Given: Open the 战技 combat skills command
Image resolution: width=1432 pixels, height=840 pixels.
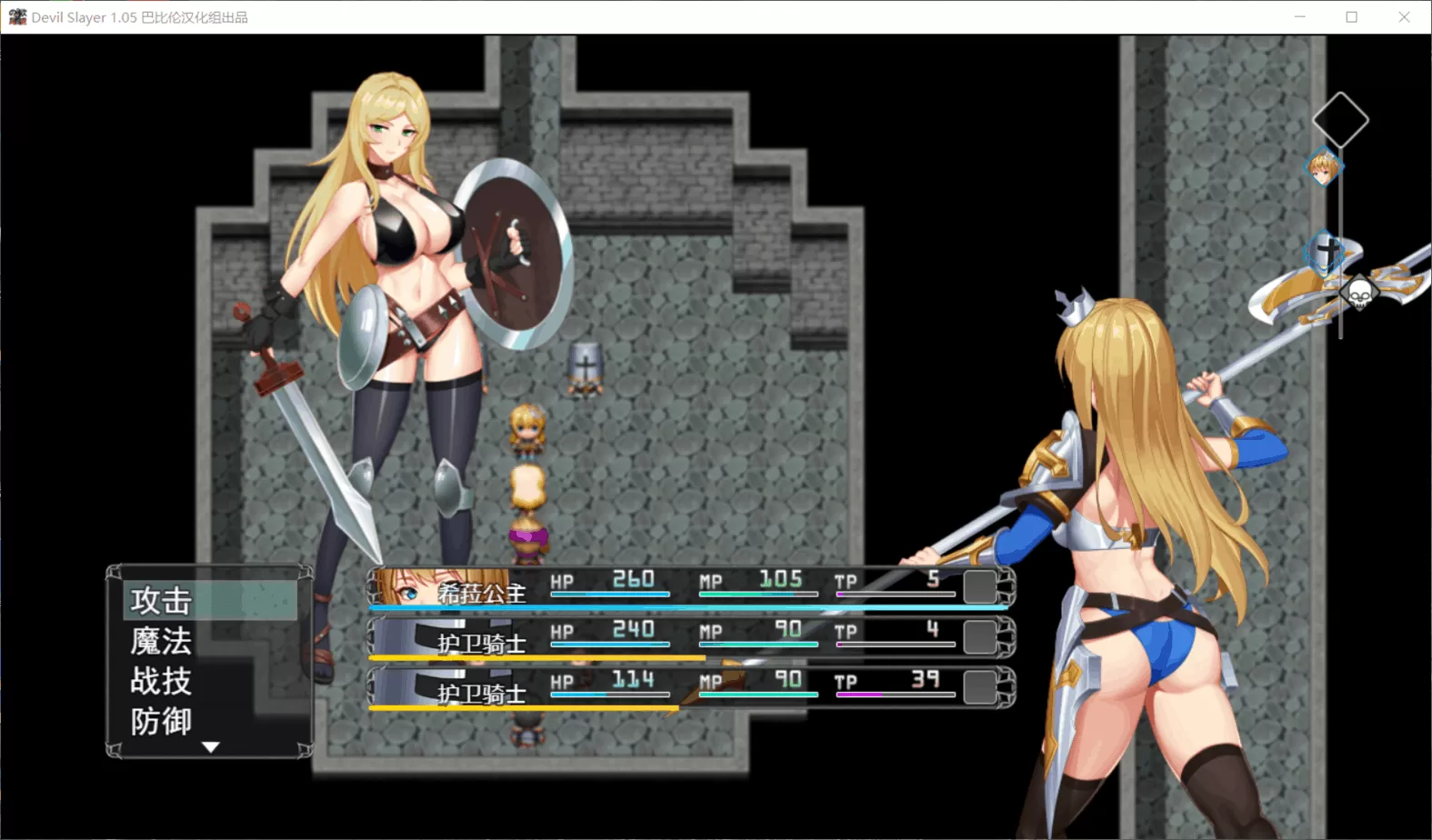Looking at the screenshot, I should point(162,682).
